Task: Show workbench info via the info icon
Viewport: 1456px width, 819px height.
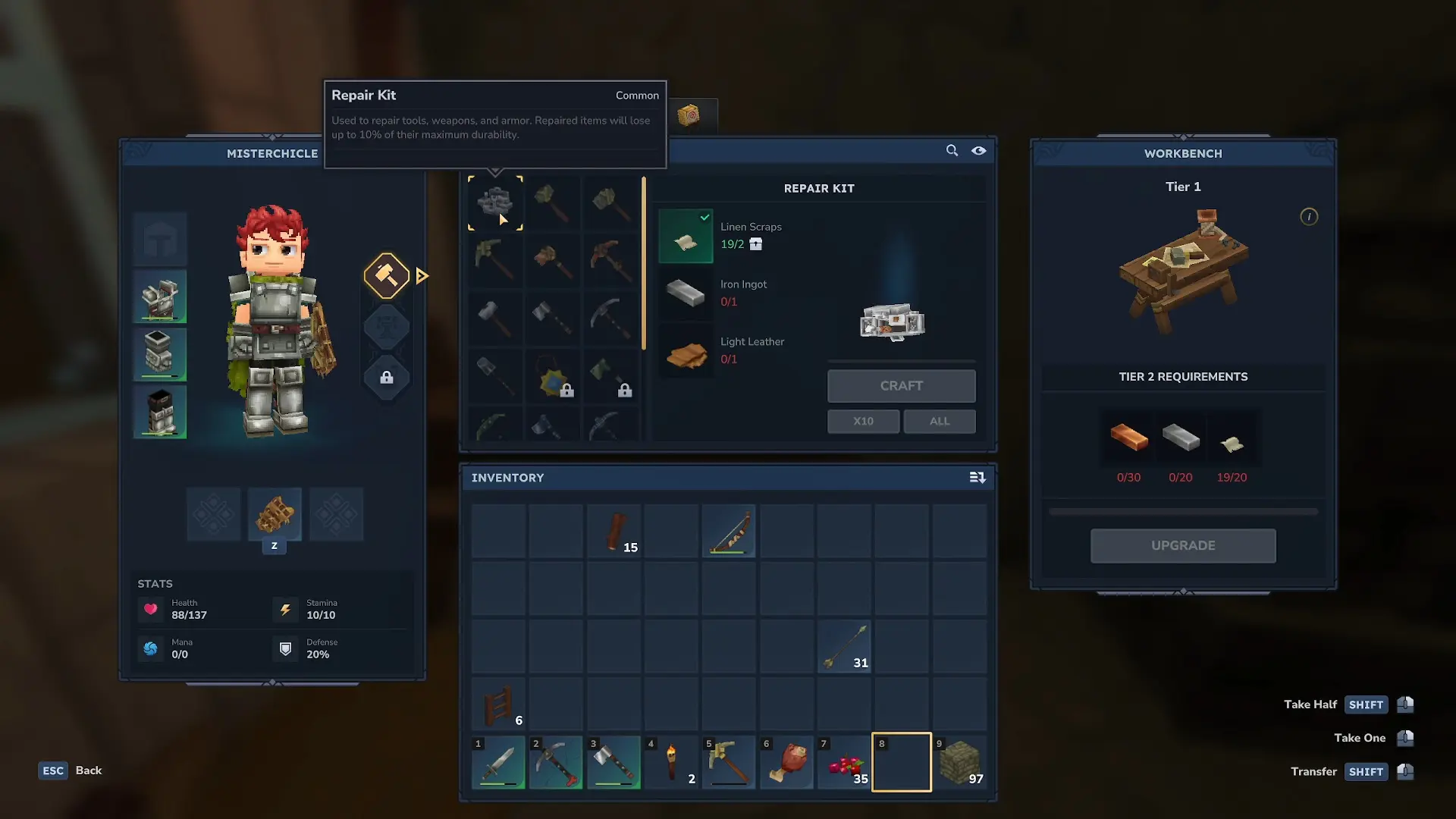Action: tap(1309, 217)
